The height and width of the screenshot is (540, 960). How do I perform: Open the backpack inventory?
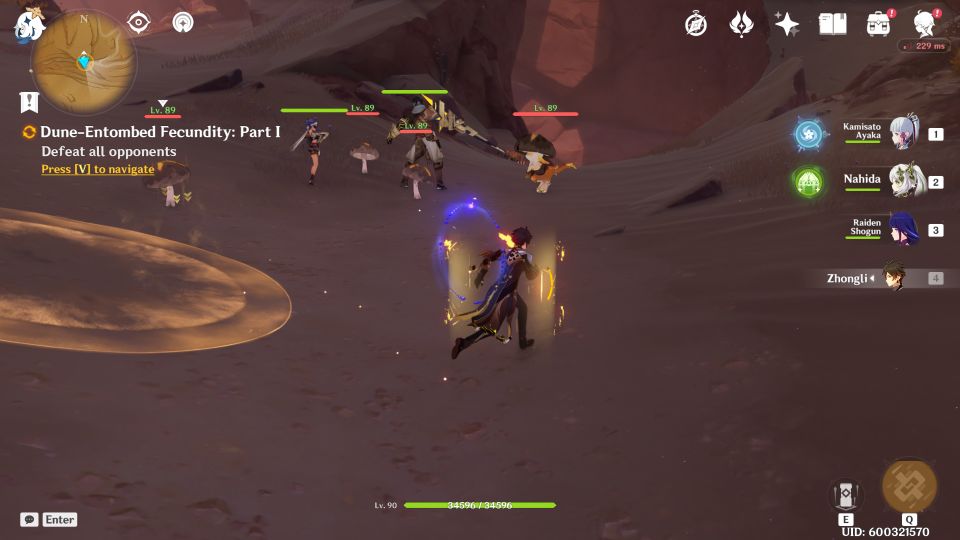point(879,24)
